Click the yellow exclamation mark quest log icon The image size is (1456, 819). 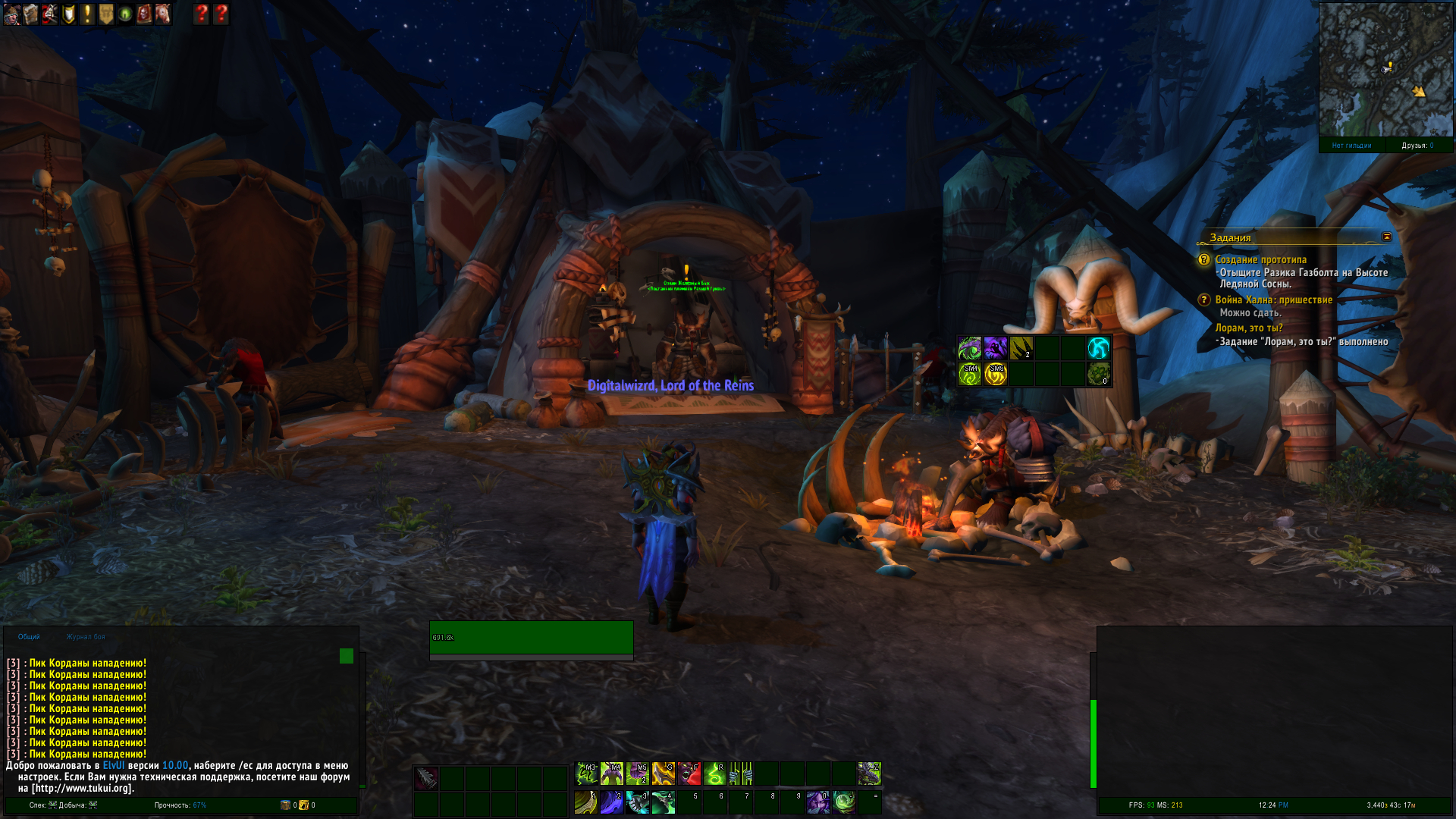(87, 14)
